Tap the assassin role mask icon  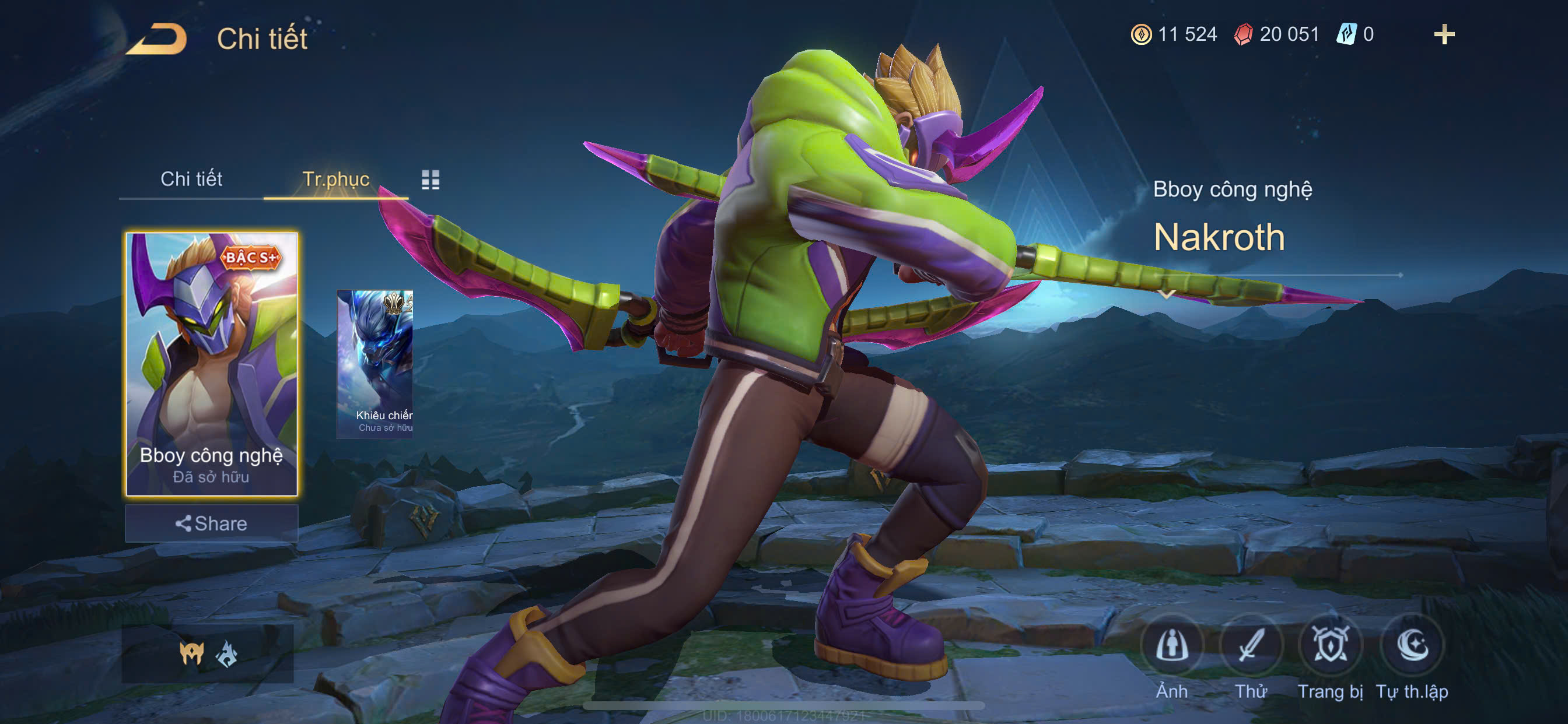pyautogui.click(x=191, y=653)
